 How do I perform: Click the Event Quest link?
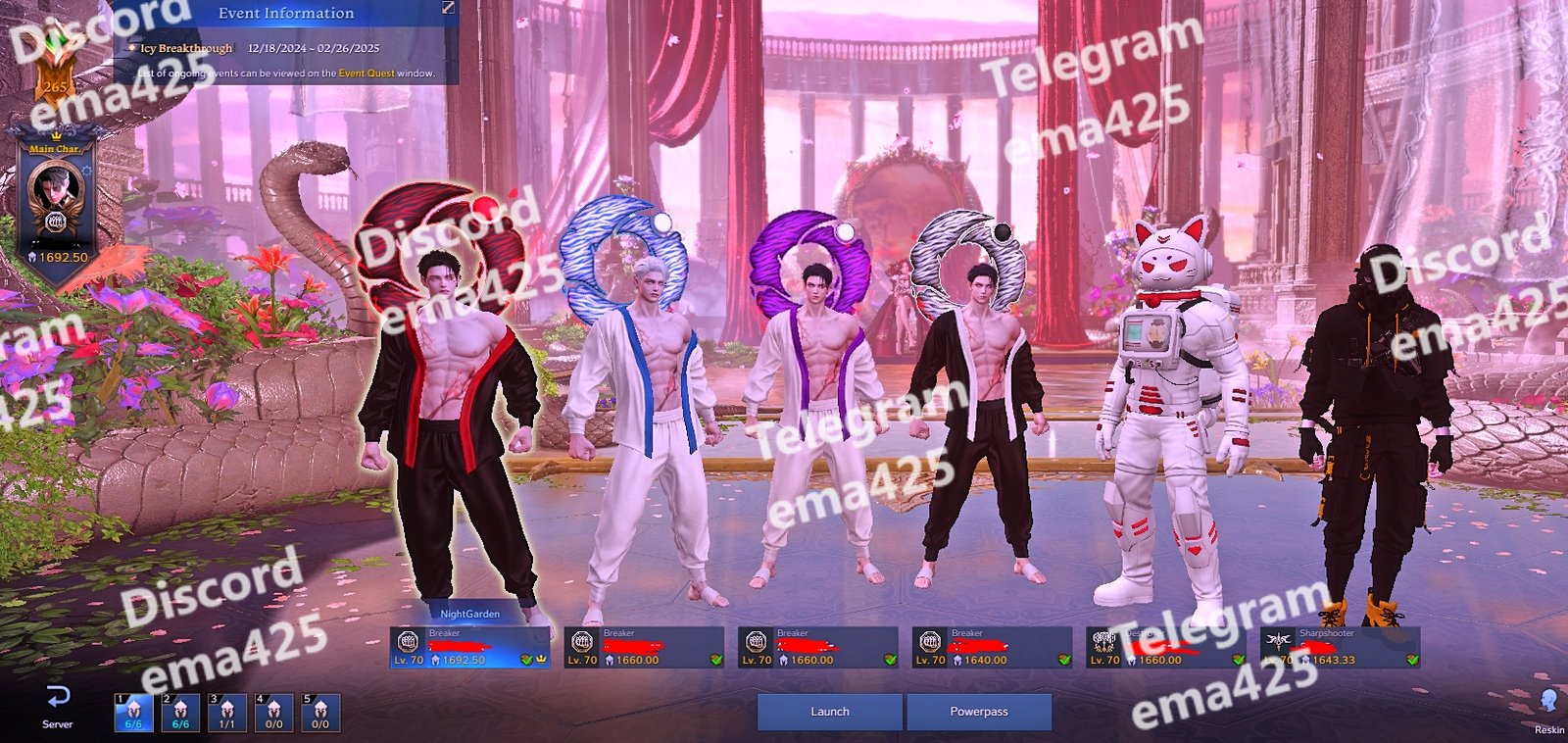tap(367, 74)
